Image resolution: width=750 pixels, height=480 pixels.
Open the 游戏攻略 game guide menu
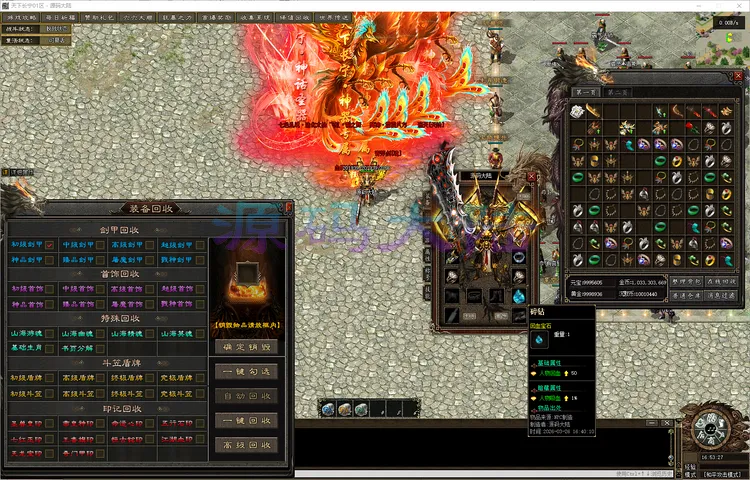(23, 17)
